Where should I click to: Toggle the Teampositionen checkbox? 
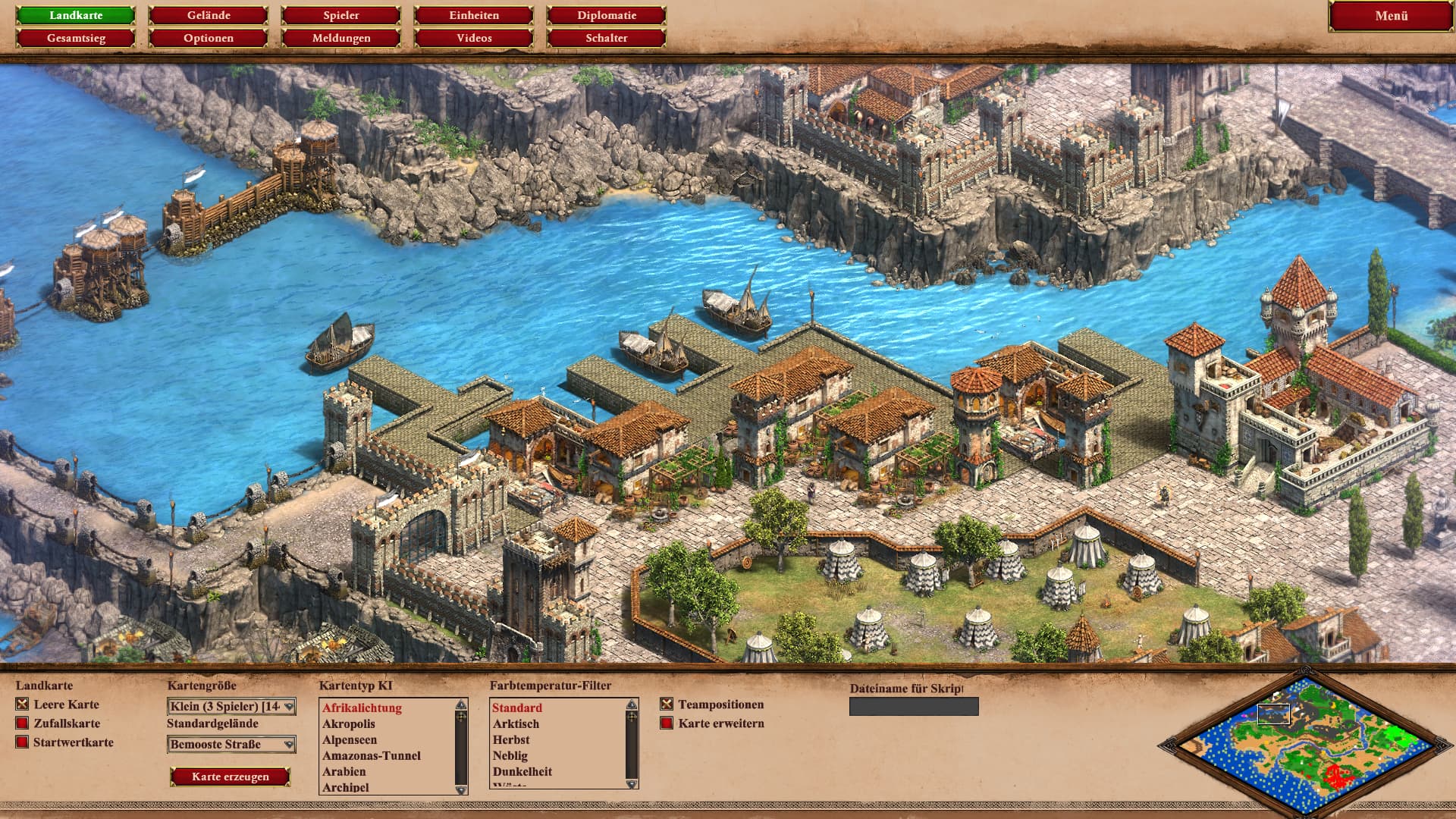point(667,704)
